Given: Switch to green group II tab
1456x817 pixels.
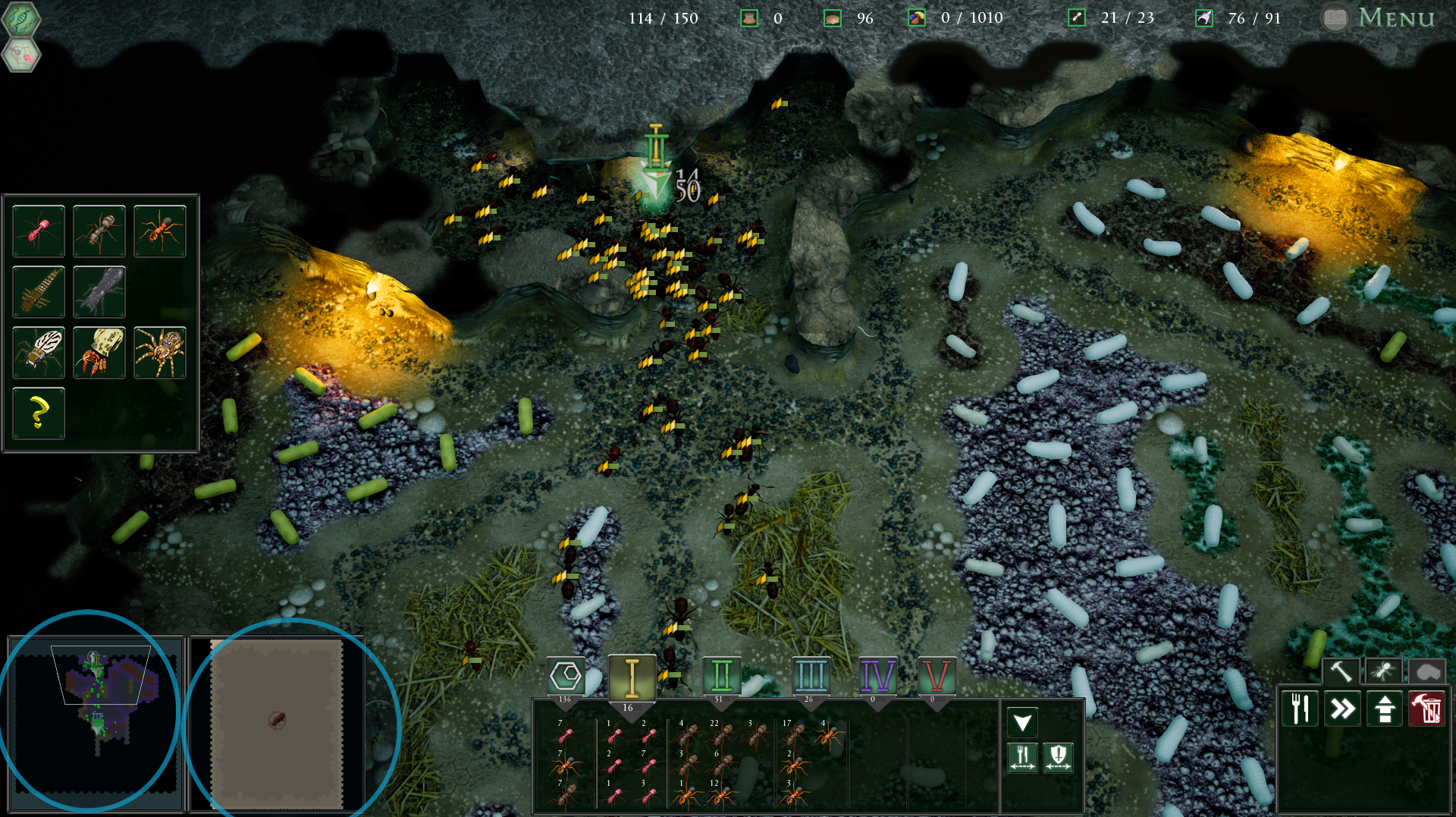Looking at the screenshot, I should pos(721,675).
